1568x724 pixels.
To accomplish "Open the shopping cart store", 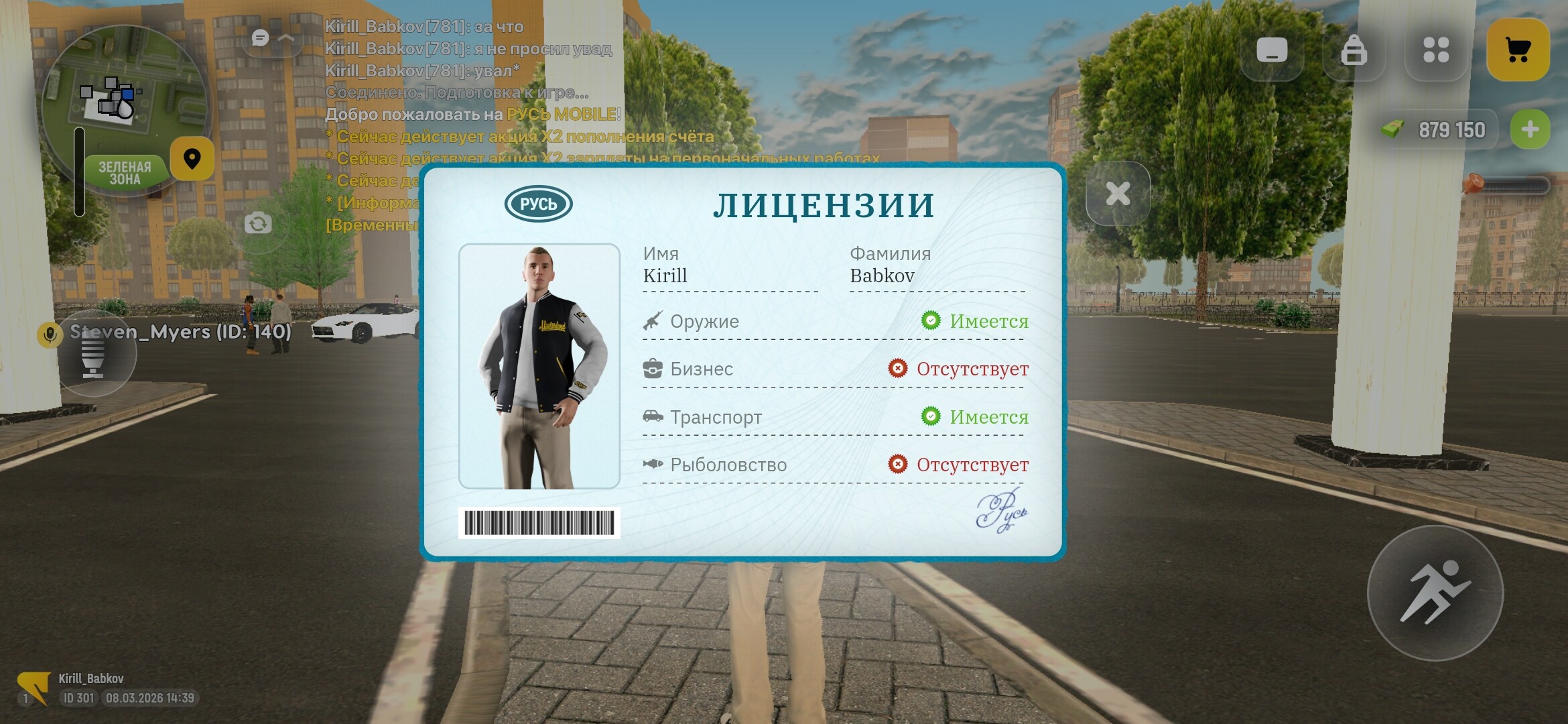I will 1517,48.
